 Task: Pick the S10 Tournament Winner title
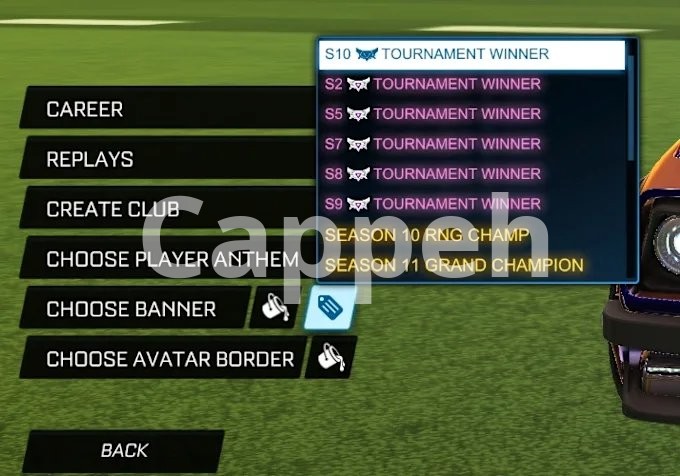[471, 54]
